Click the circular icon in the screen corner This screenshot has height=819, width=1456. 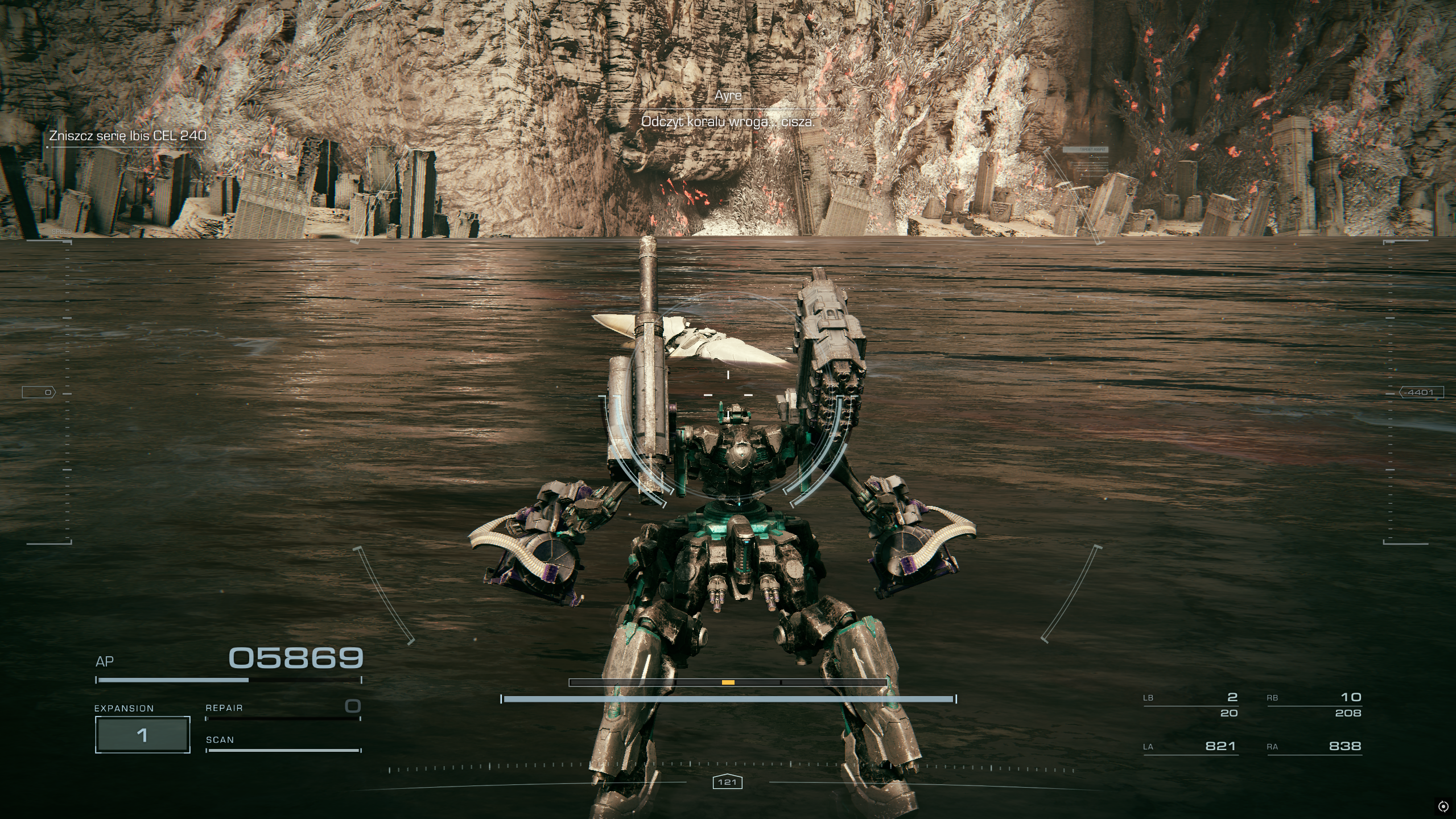point(1443,806)
